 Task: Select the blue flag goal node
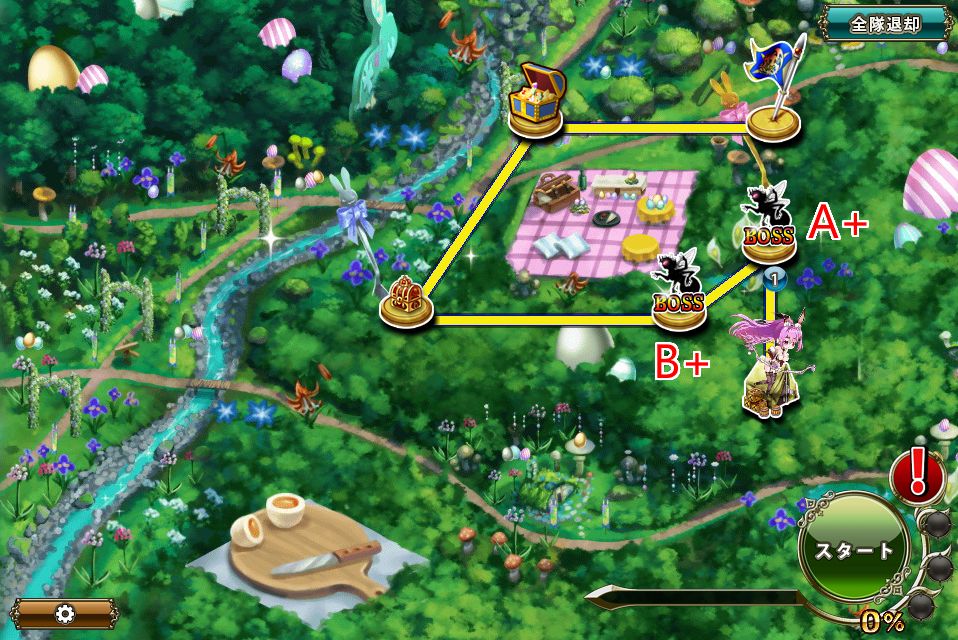pos(774,95)
